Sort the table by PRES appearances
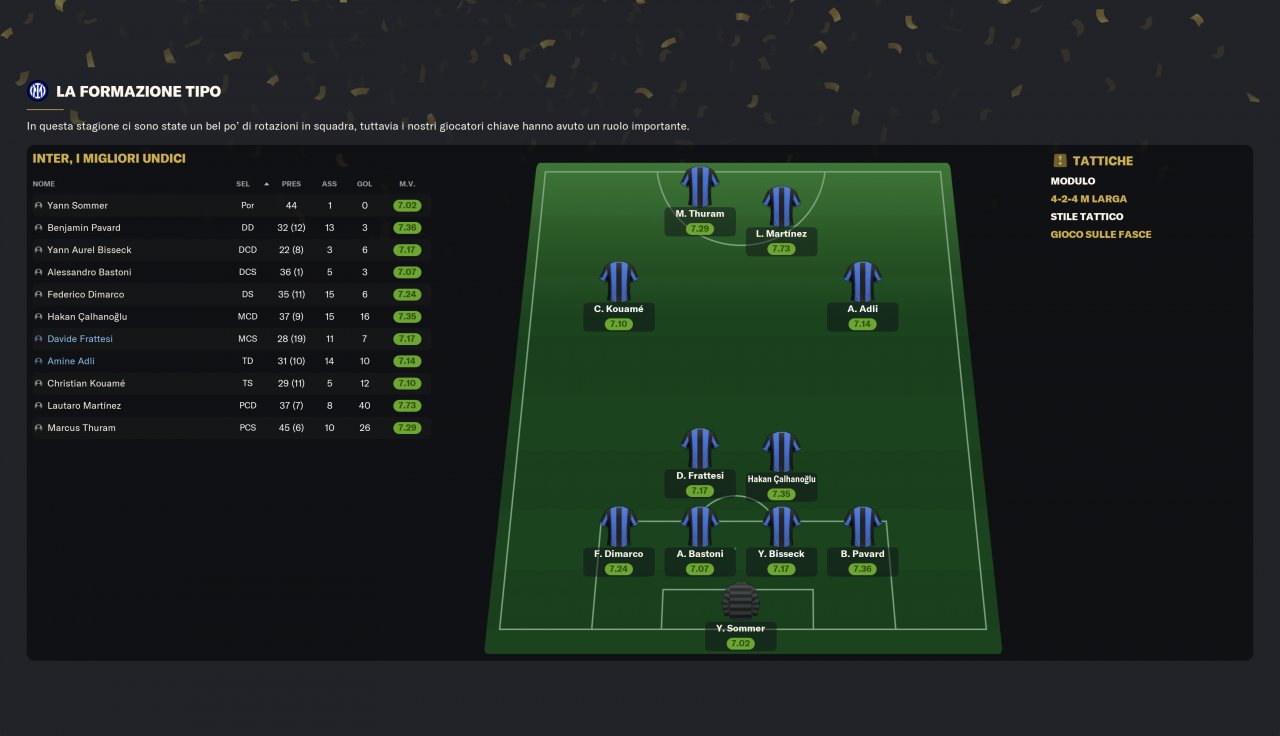This screenshot has width=1280, height=736. click(x=291, y=184)
